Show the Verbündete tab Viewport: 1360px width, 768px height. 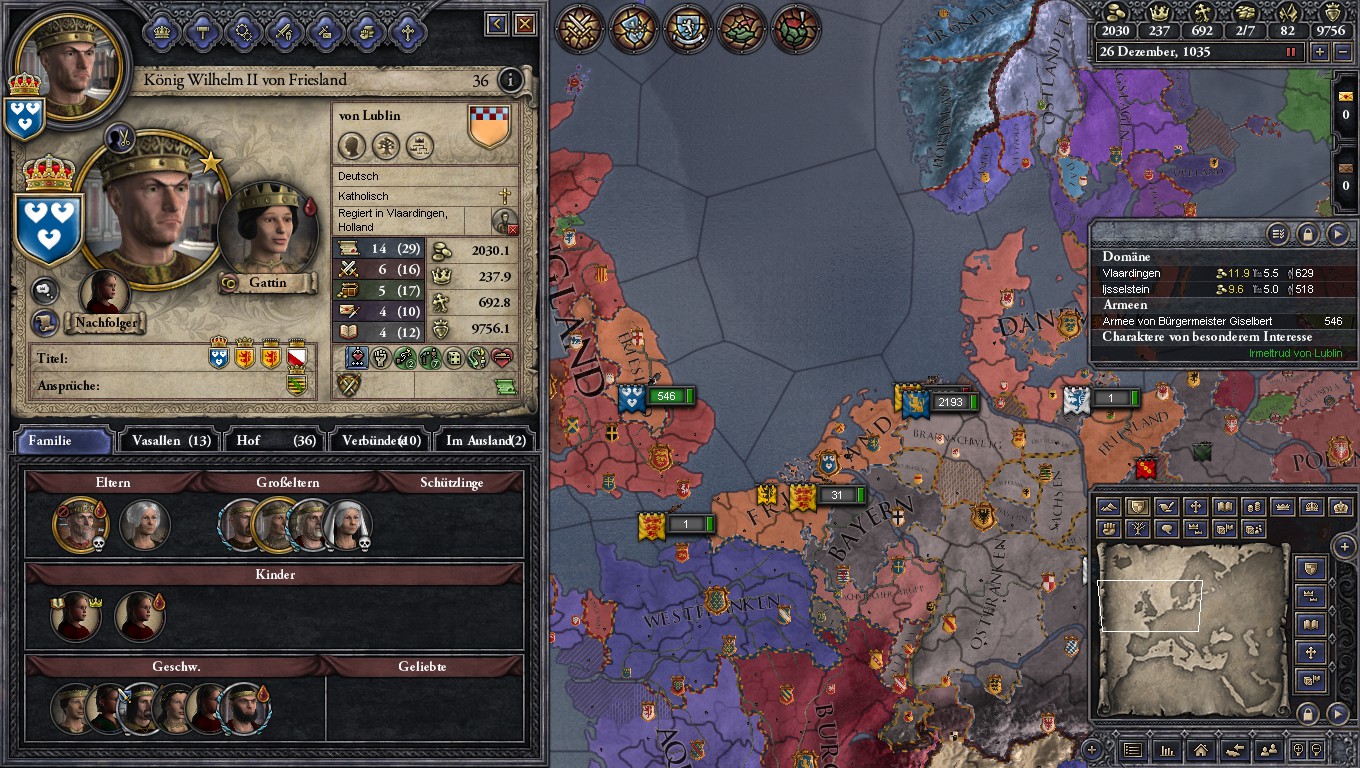point(380,440)
